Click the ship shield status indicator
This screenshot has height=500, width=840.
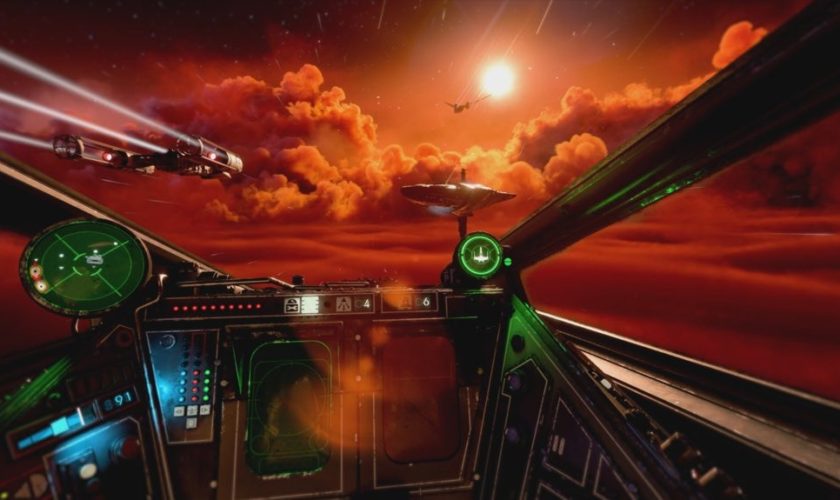point(480,255)
